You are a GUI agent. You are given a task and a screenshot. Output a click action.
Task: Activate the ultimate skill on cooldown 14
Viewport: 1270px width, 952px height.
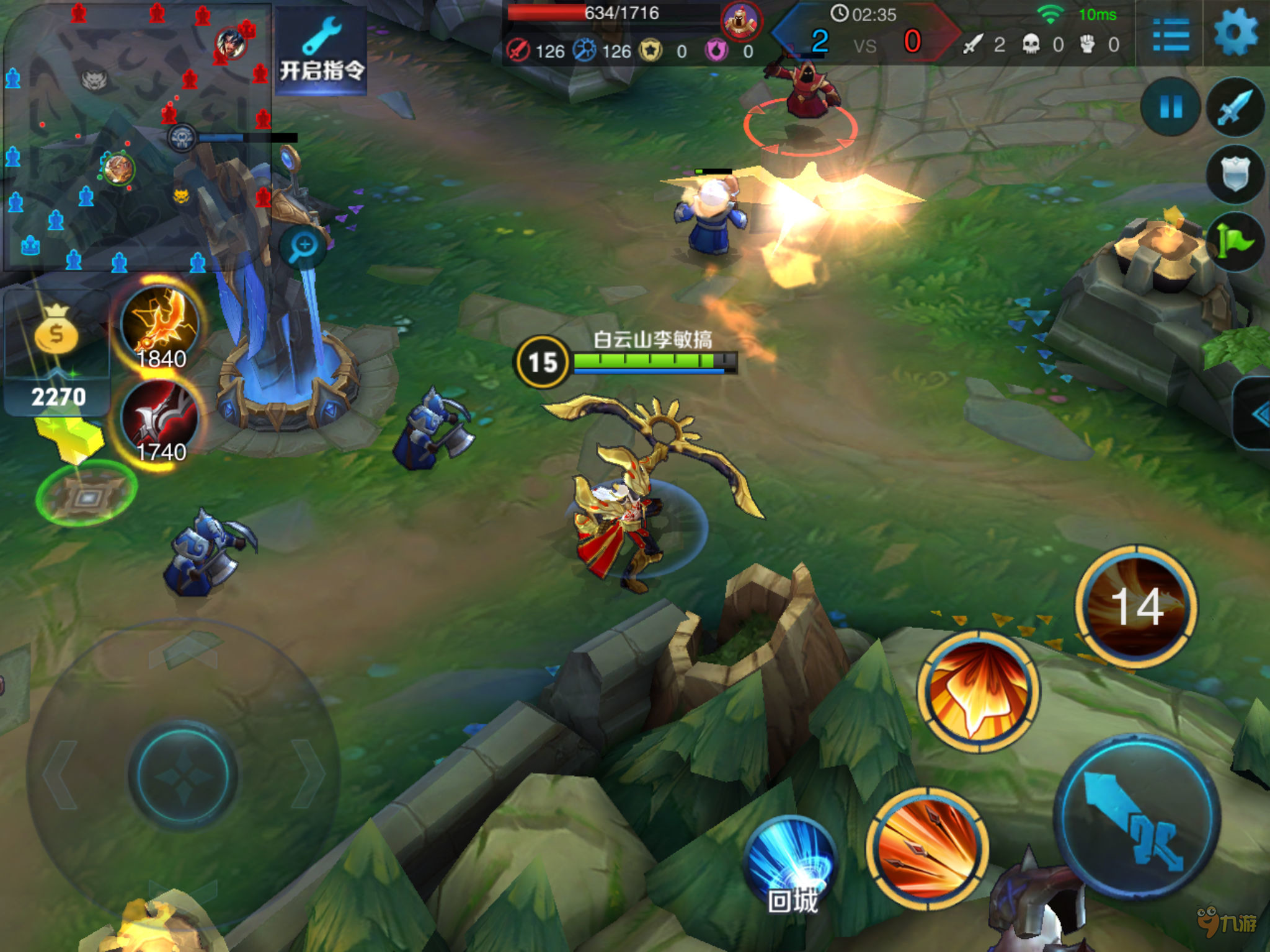click(1136, 606)
